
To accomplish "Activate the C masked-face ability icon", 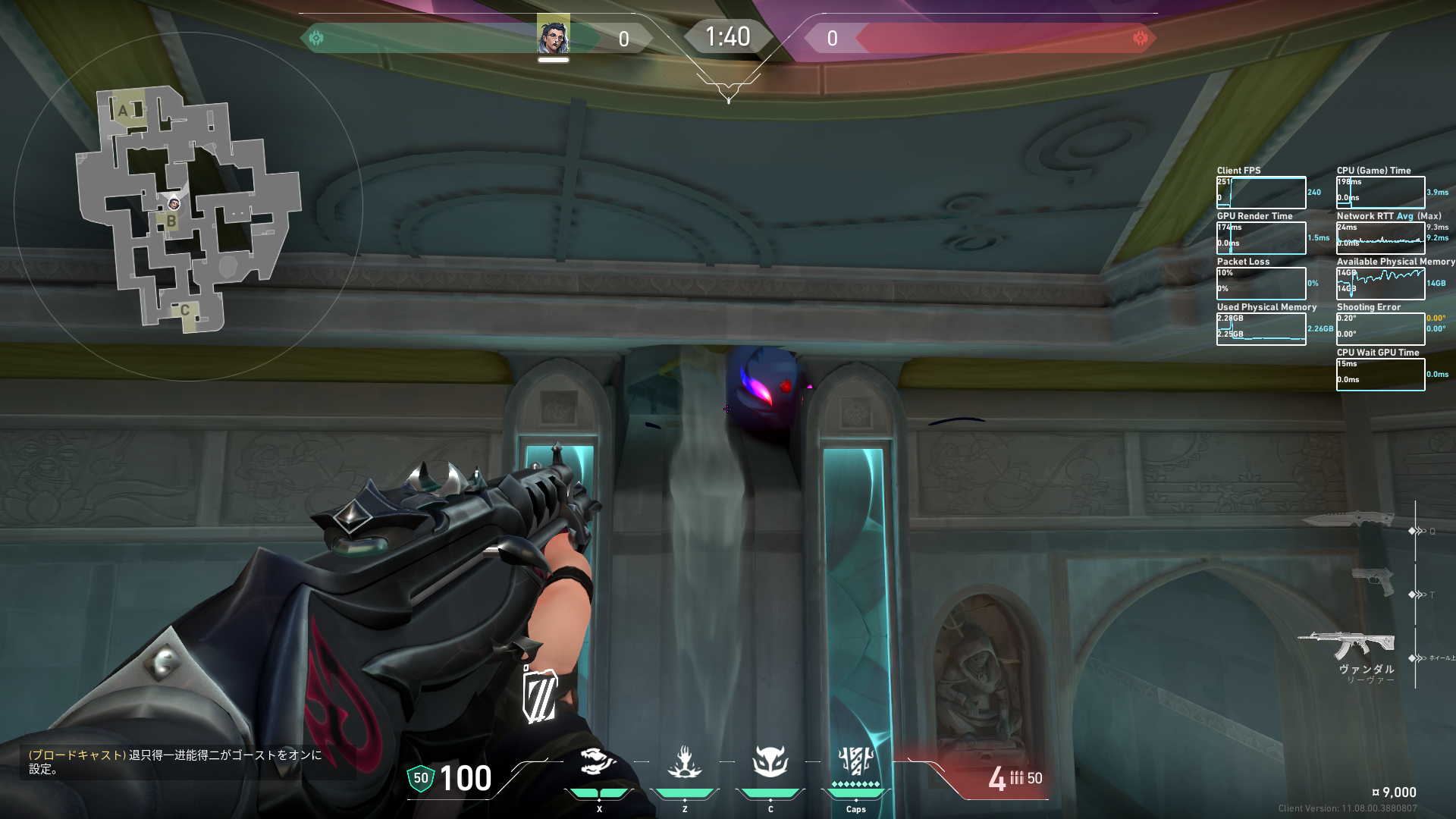I will point(770,762).
